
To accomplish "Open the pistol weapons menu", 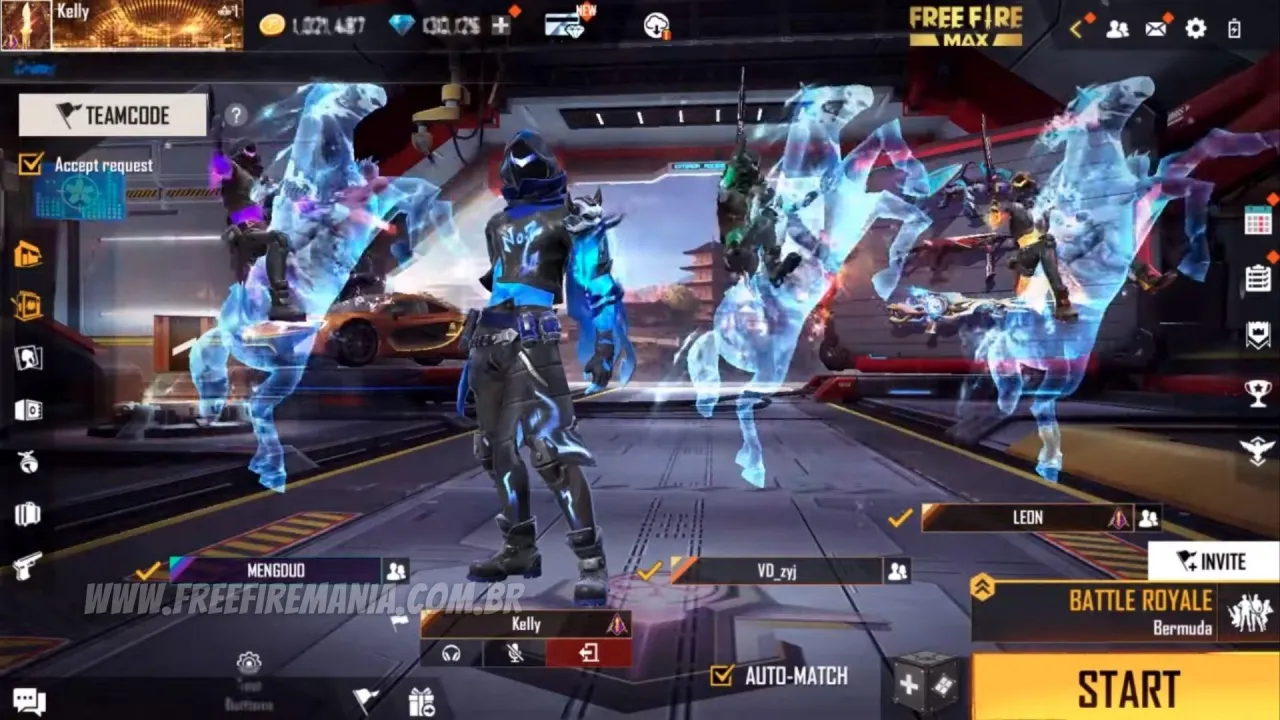I will click(28, 566).
